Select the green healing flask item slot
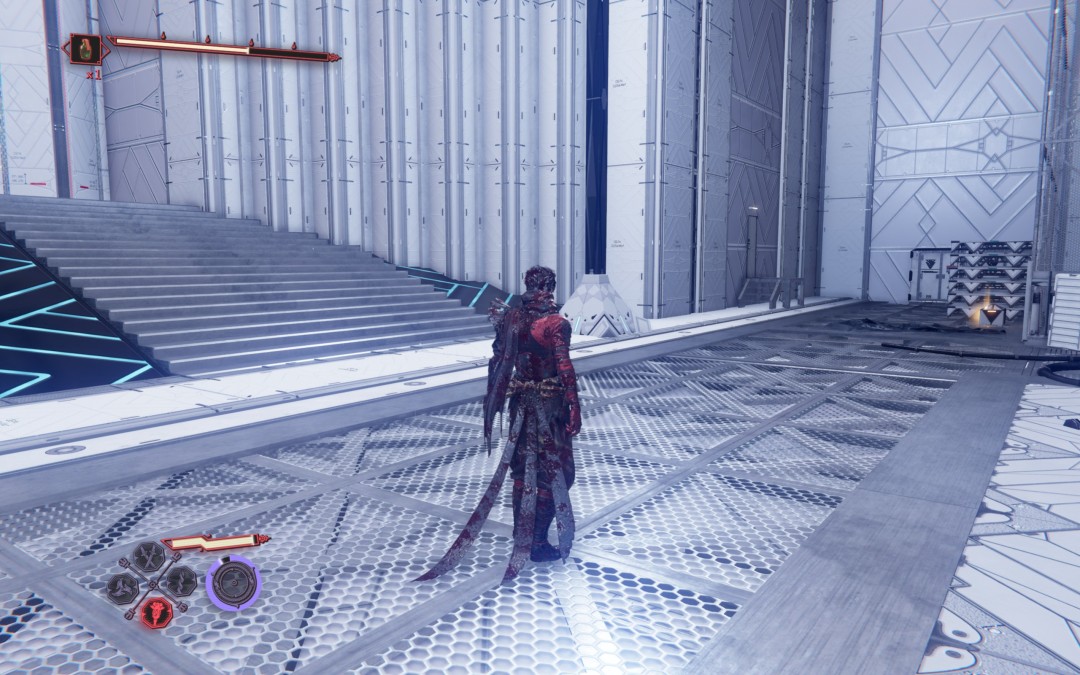The width and height of the screenshot is (1080, 675). click(x=86, y=49)
